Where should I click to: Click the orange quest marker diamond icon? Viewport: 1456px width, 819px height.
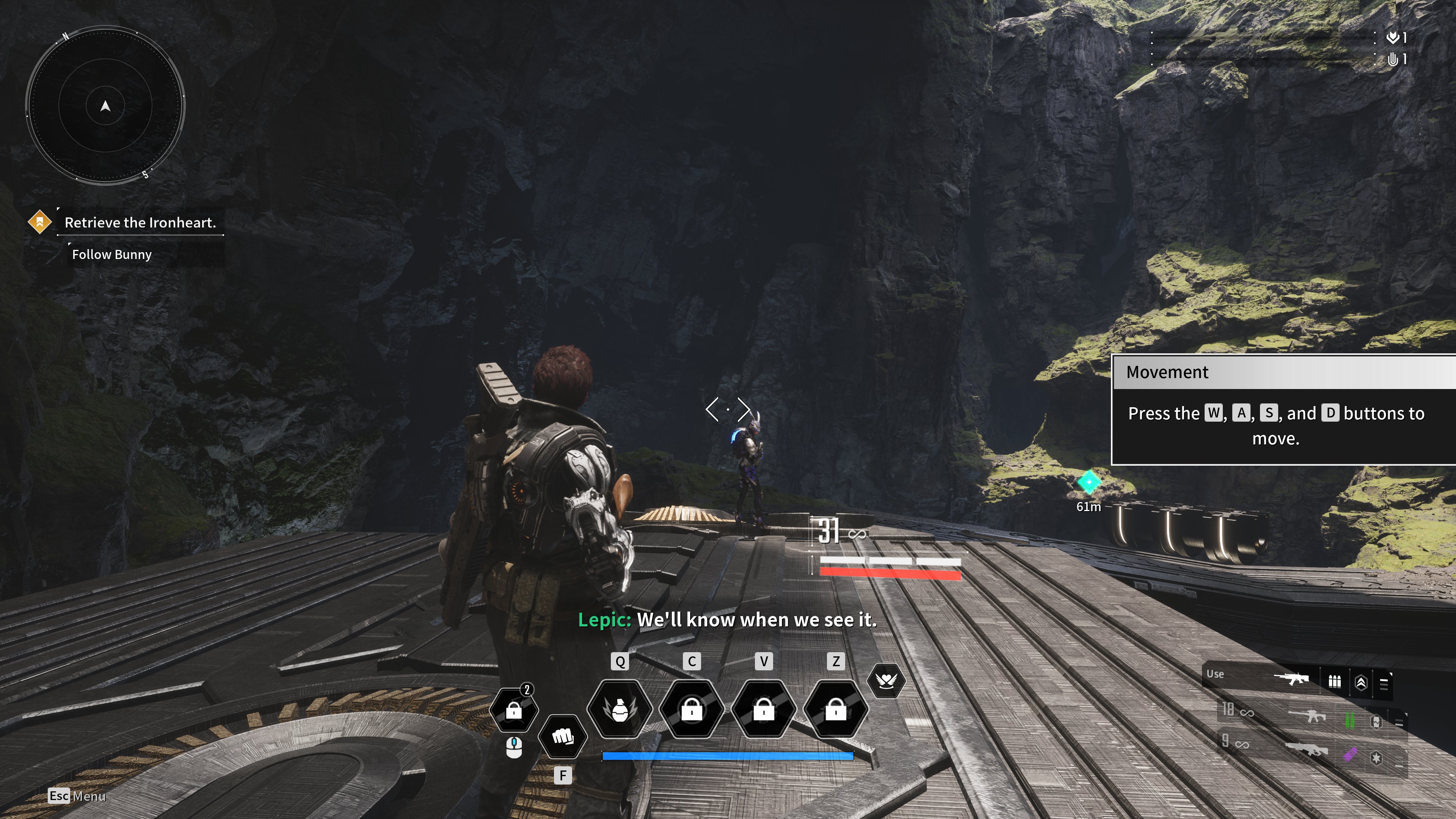tap(39, 222)
